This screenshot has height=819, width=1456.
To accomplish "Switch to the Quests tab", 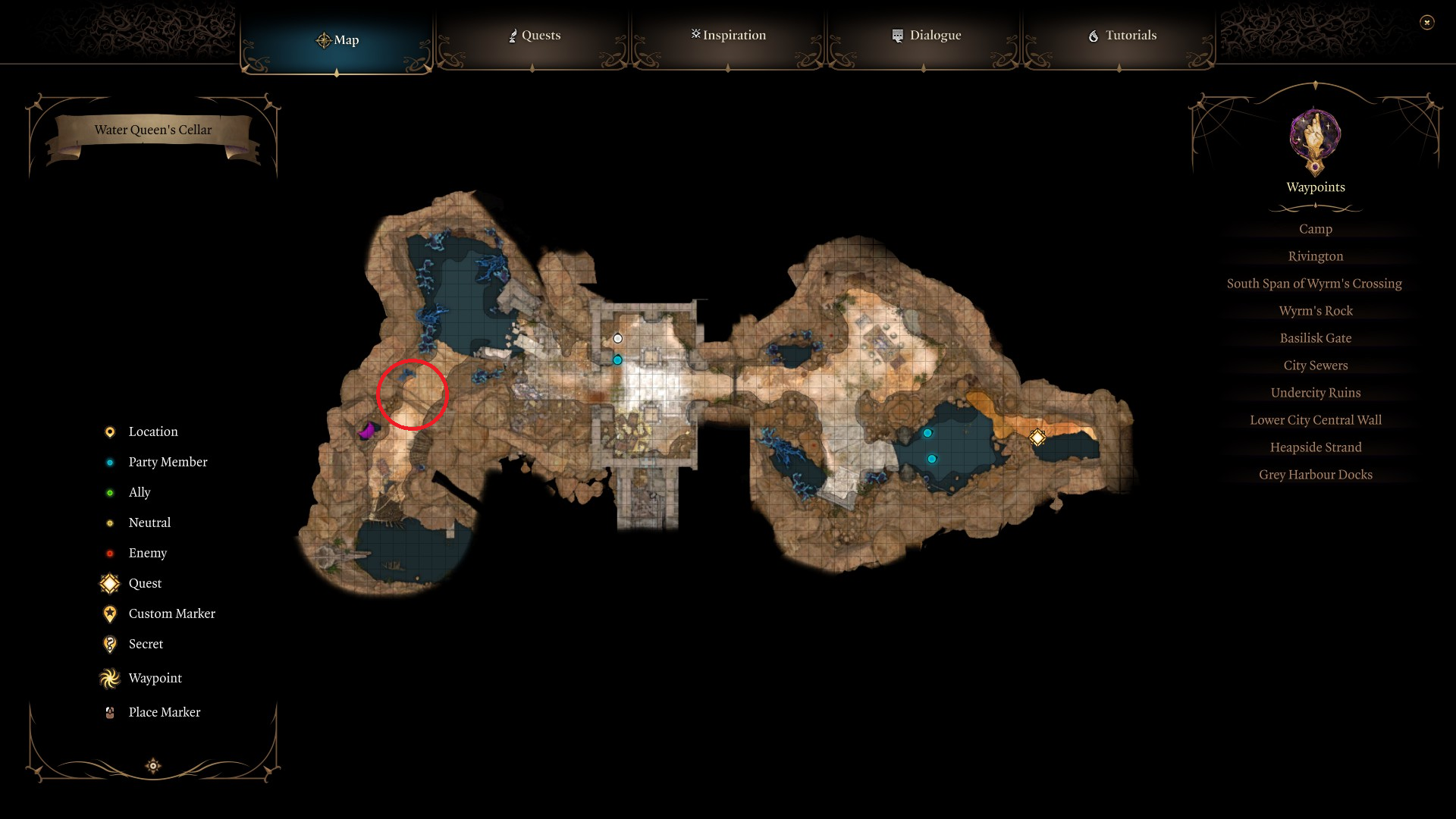I will tap(534, 35).
